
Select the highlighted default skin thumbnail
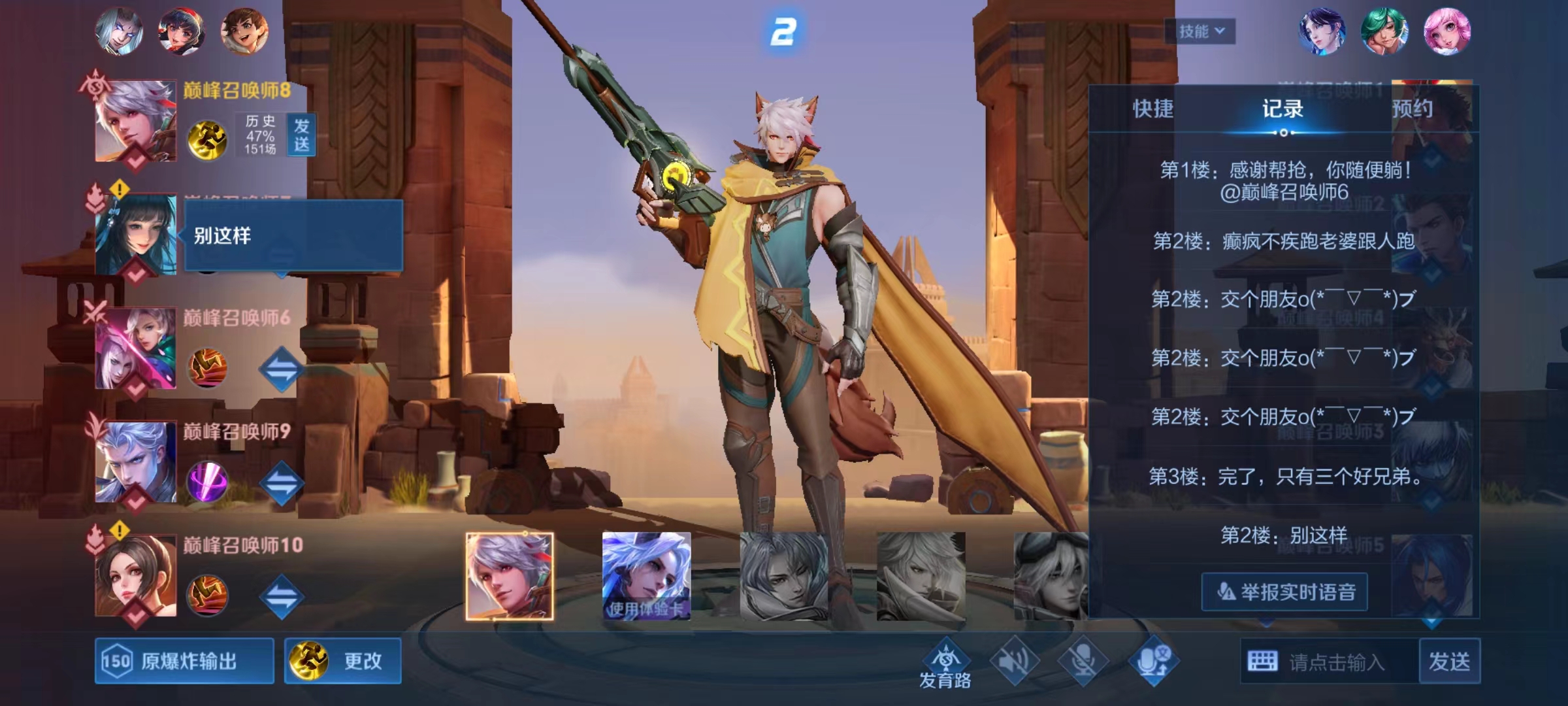510,576
